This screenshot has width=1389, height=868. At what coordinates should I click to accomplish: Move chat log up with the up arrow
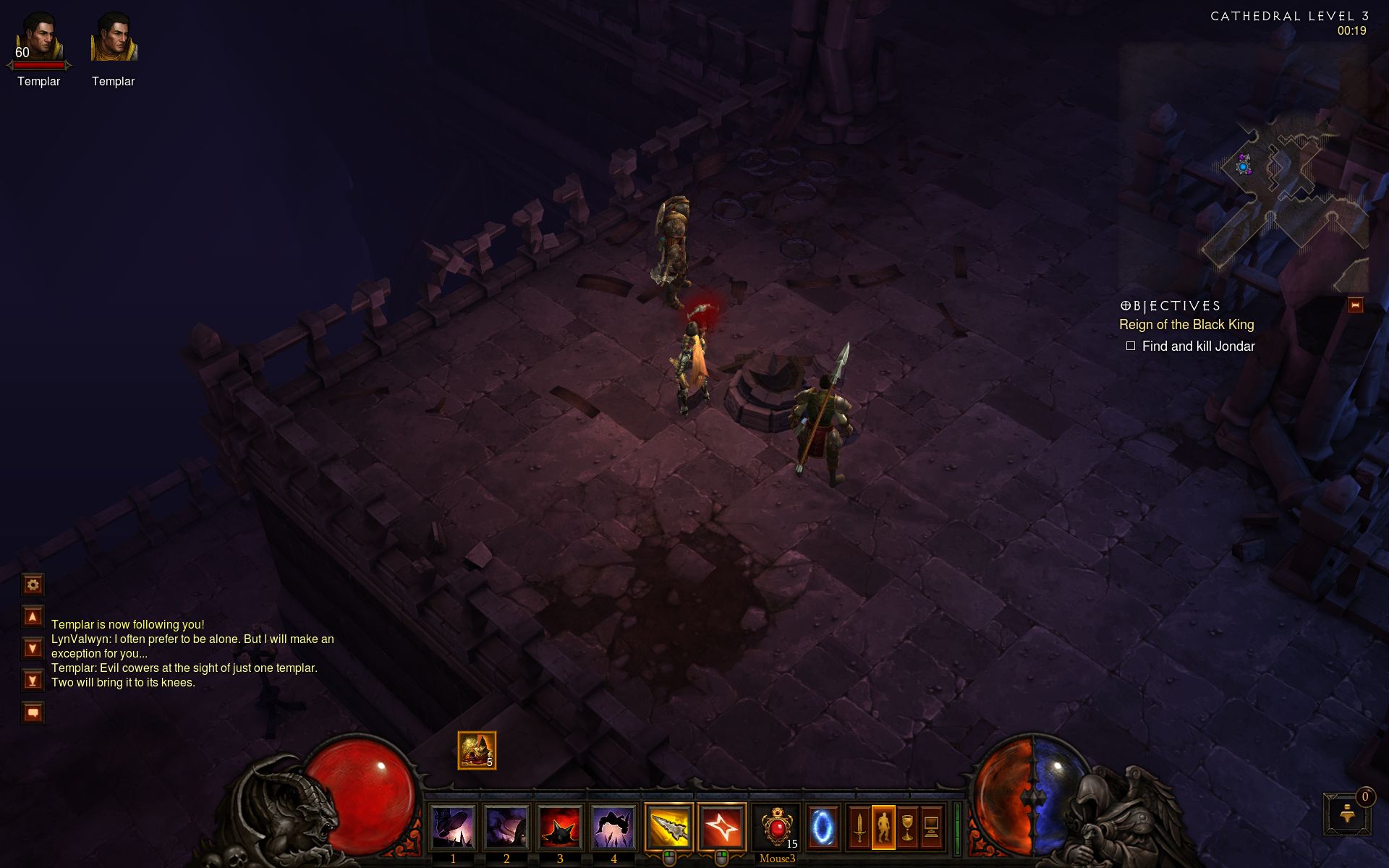[x=33, y=617]
